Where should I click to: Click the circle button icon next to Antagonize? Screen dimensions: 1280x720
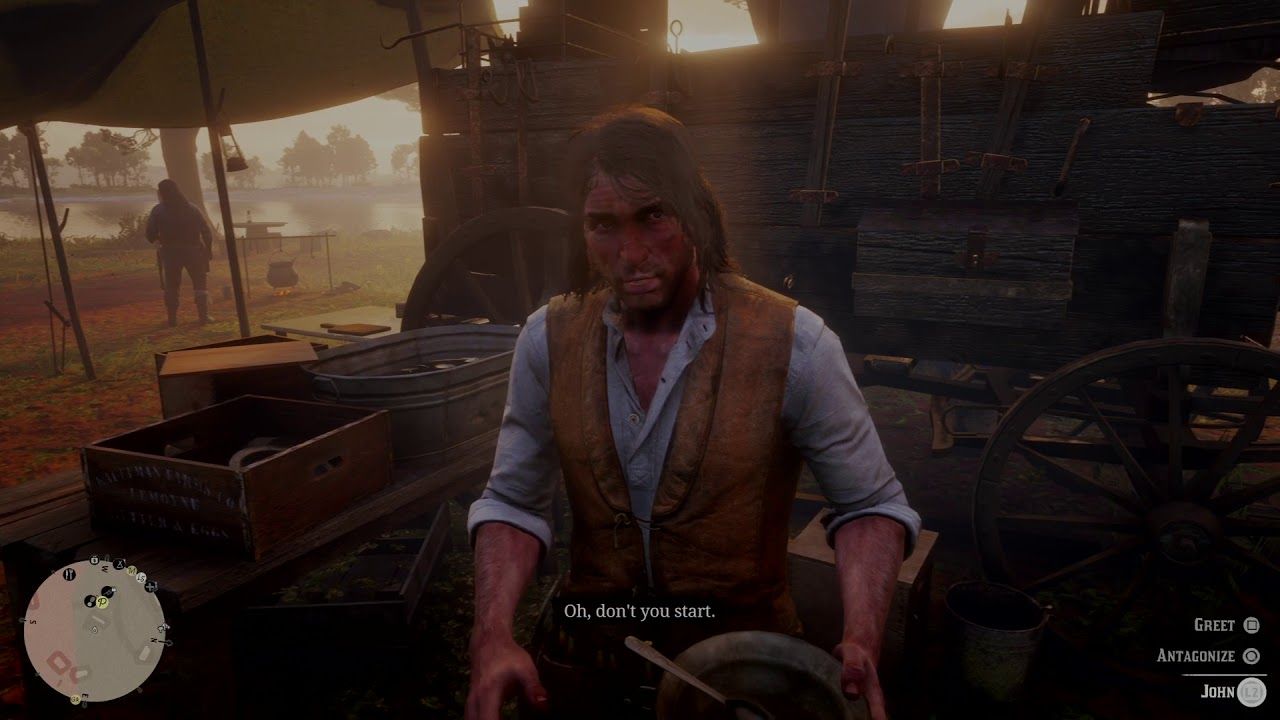point(1252,656)
